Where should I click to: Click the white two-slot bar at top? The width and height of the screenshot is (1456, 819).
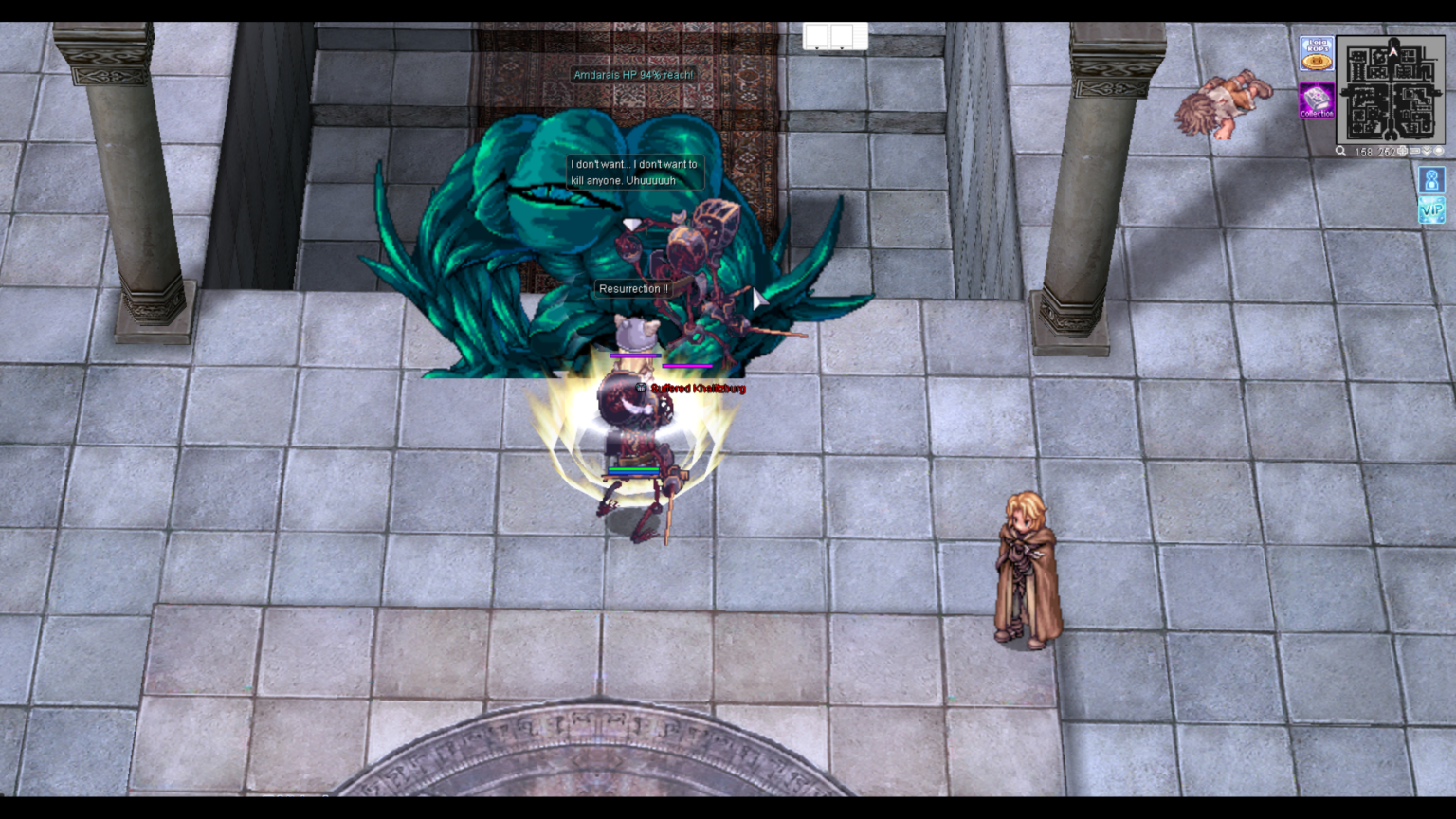click(x=835, y=36)
